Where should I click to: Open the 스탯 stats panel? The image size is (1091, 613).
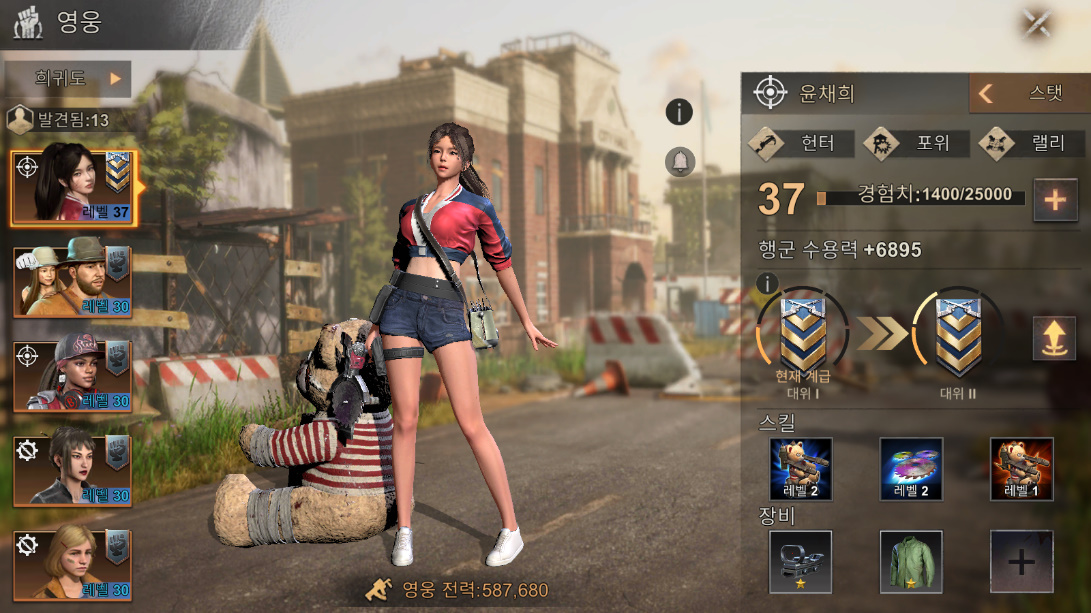[1028, 94]
